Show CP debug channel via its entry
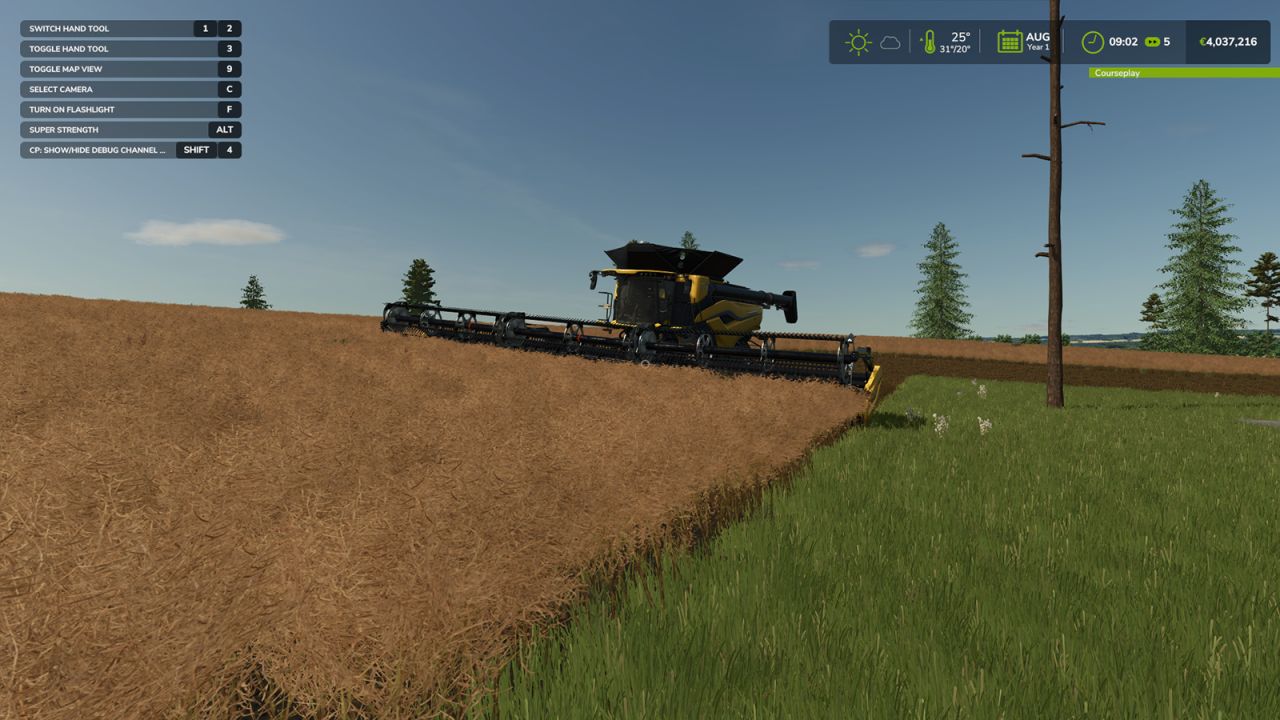1280x720 pixels. tap(95, 149)
